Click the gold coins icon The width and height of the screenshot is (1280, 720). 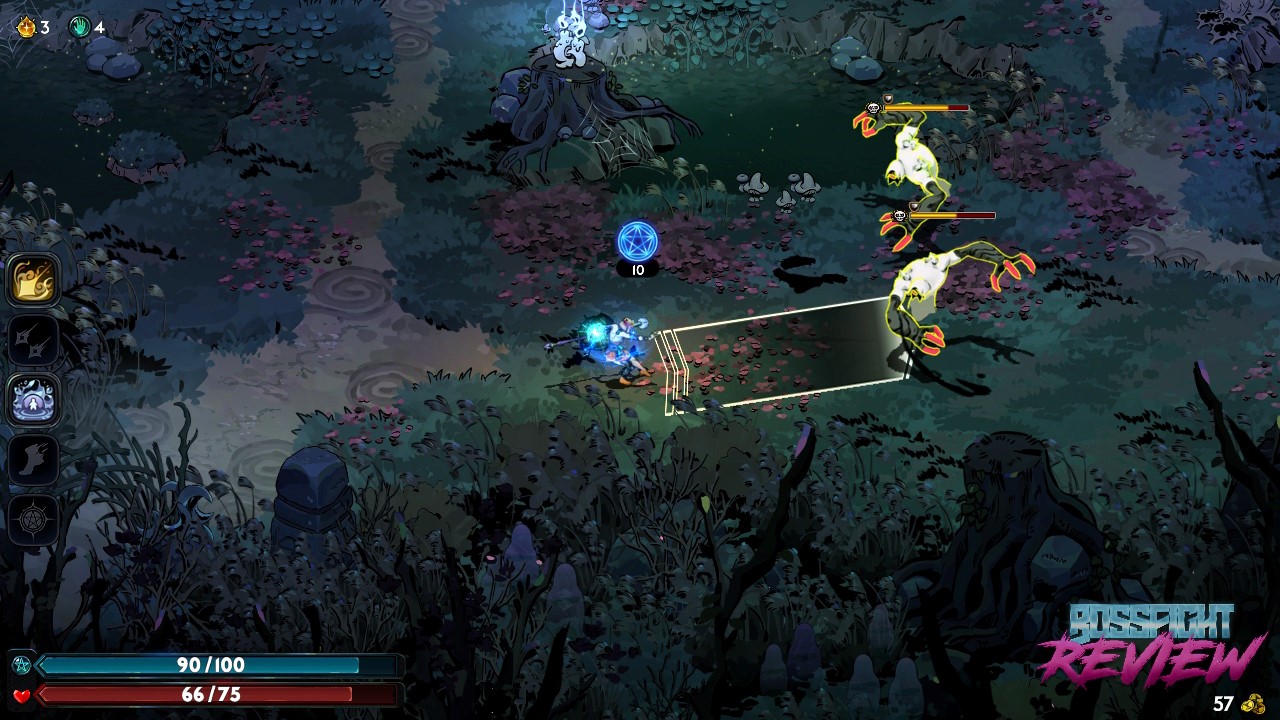click(x=1252, y=704)
